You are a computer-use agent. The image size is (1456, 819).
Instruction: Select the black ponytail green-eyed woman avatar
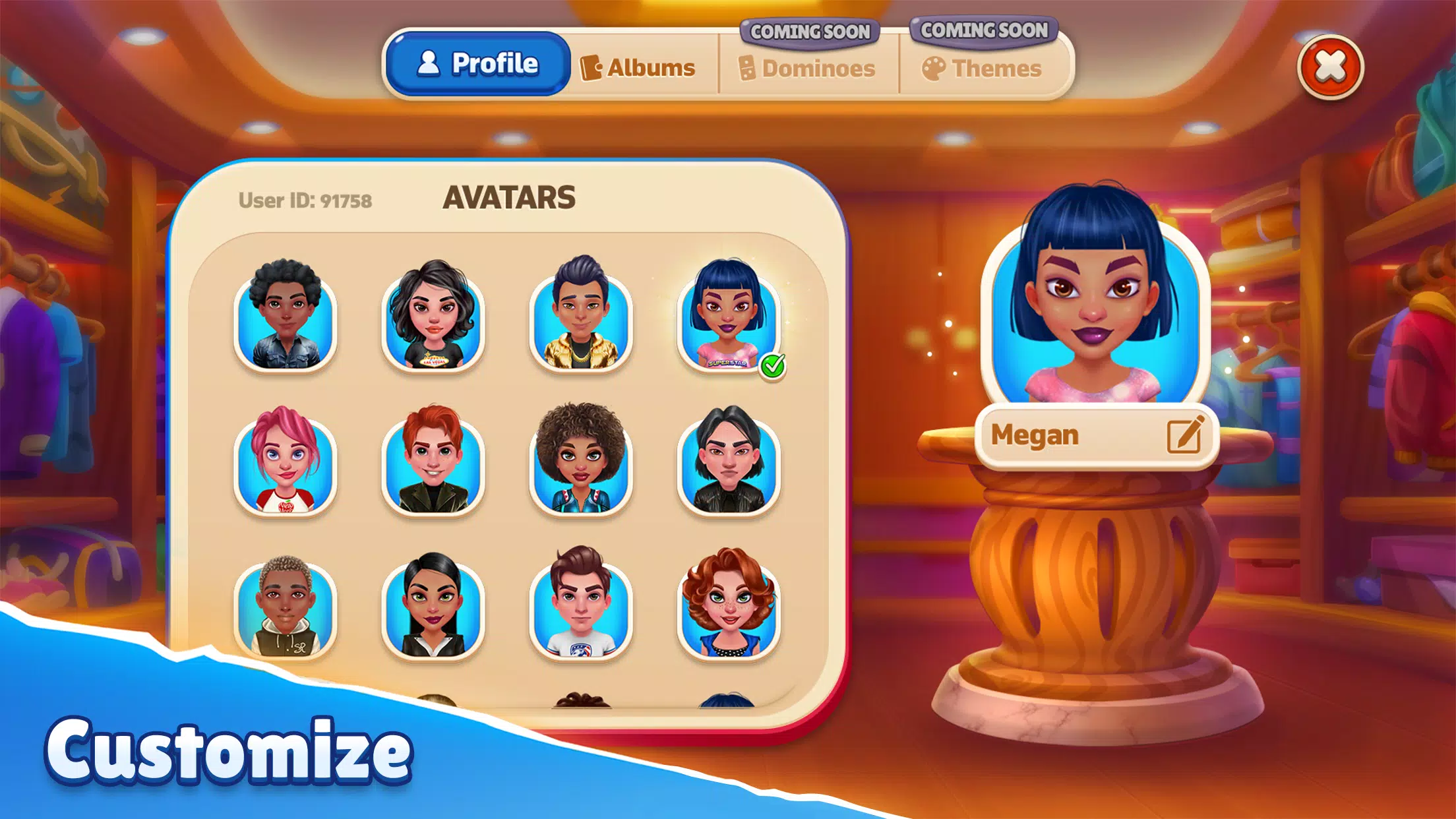coord(433,608)
